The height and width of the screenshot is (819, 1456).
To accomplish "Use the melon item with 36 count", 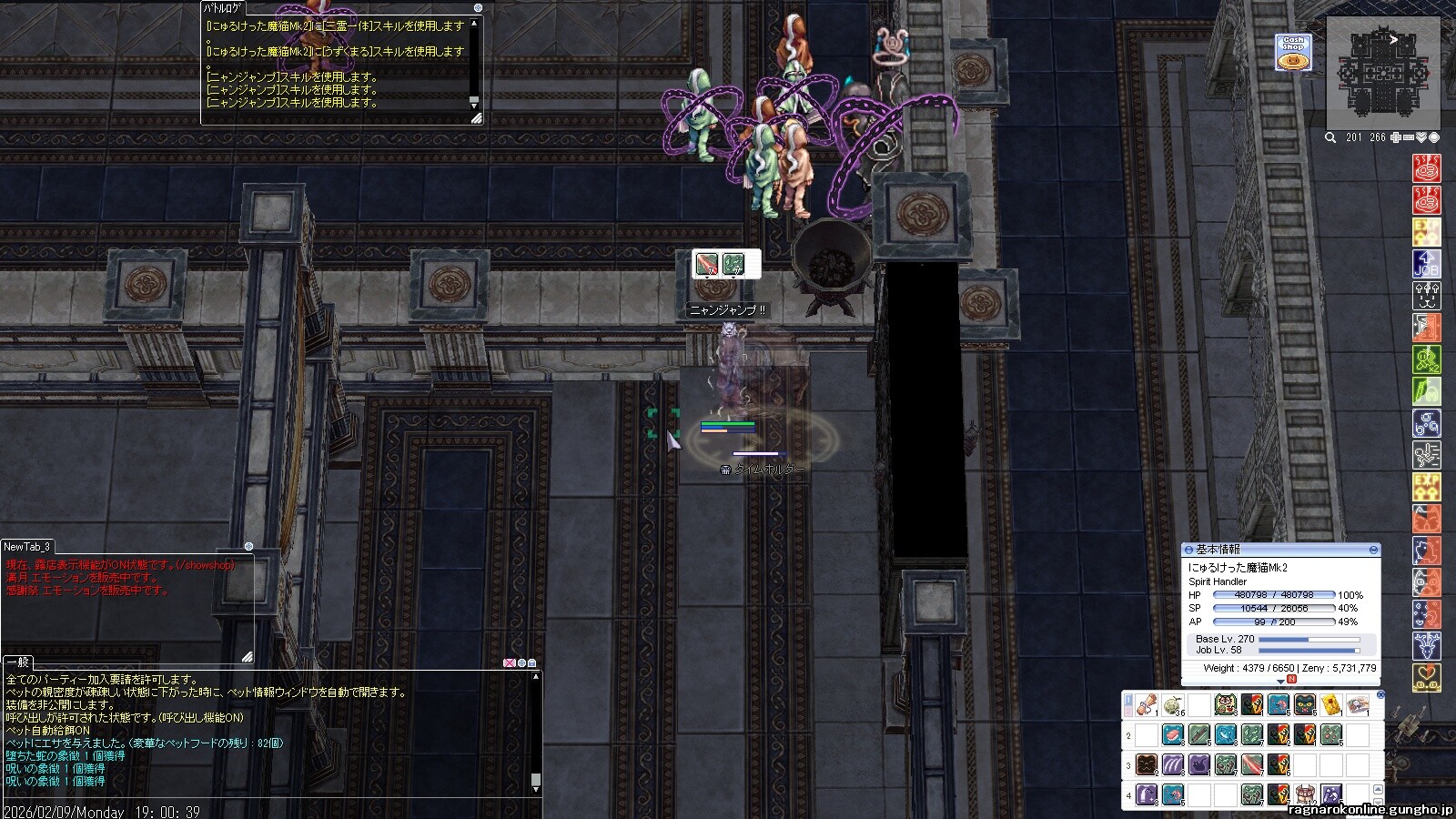I will coord(1172,705).
